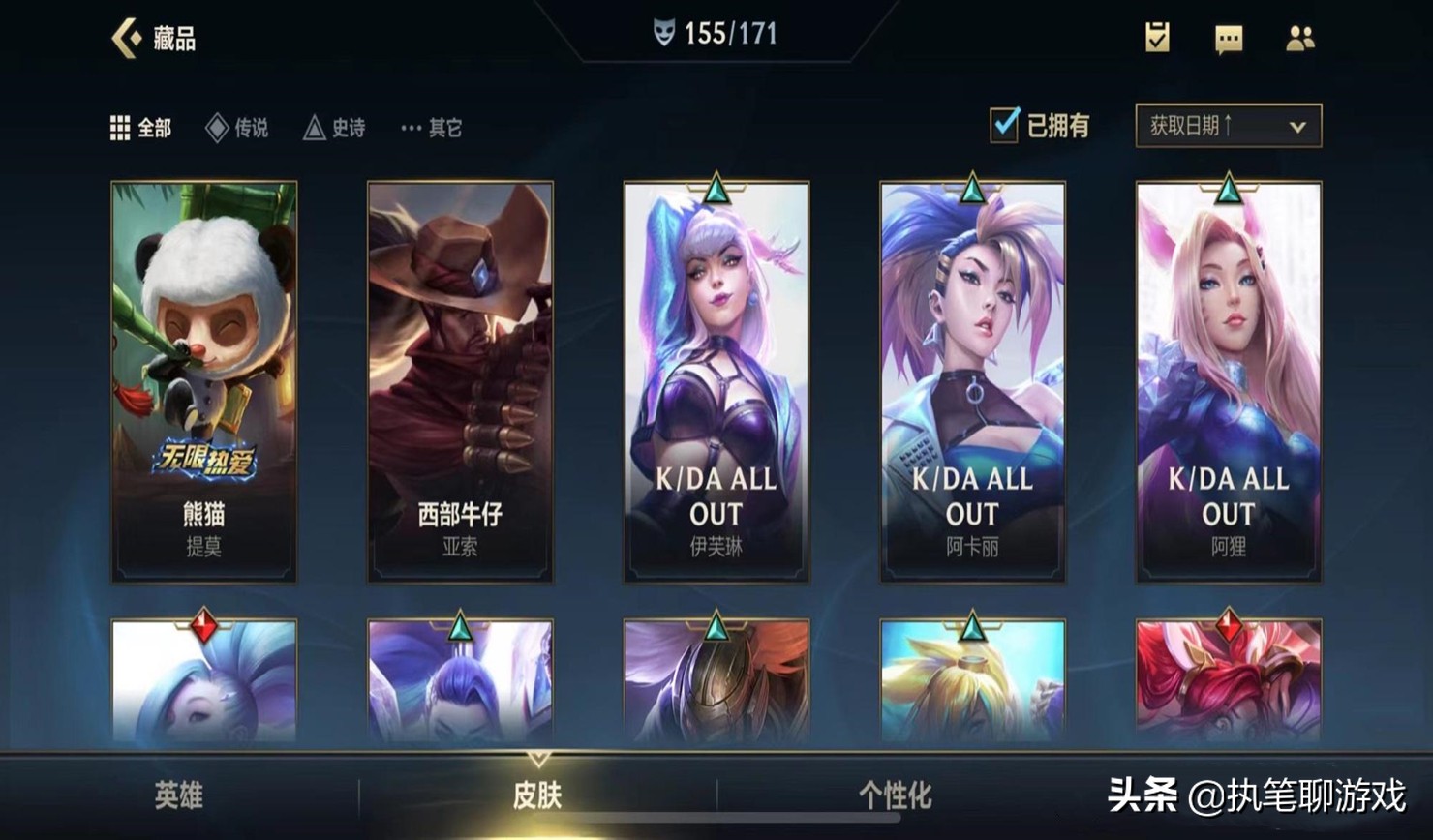Toggle the 已拥有 owned checkbox

click(x=1005, y=126)
